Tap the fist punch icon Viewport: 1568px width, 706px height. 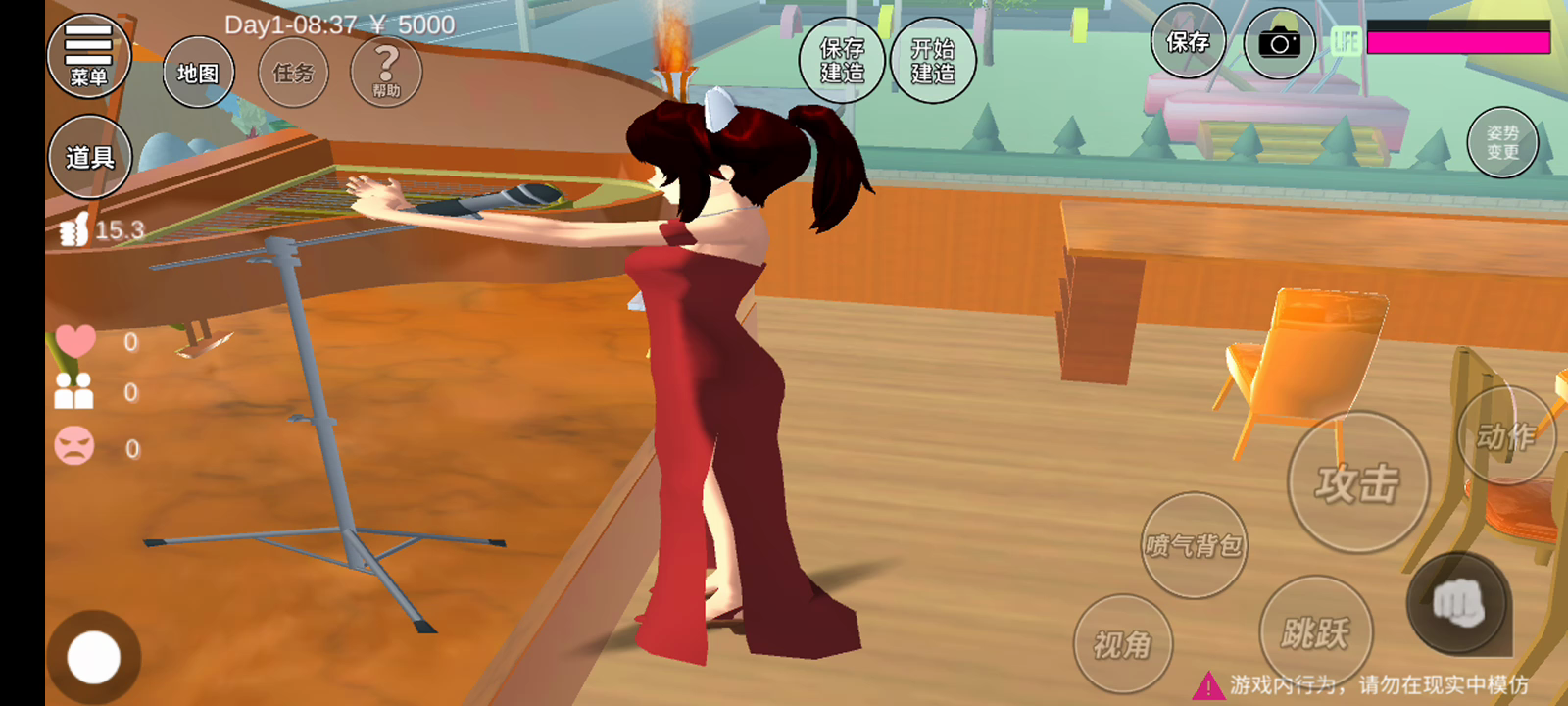(1458, 603)
